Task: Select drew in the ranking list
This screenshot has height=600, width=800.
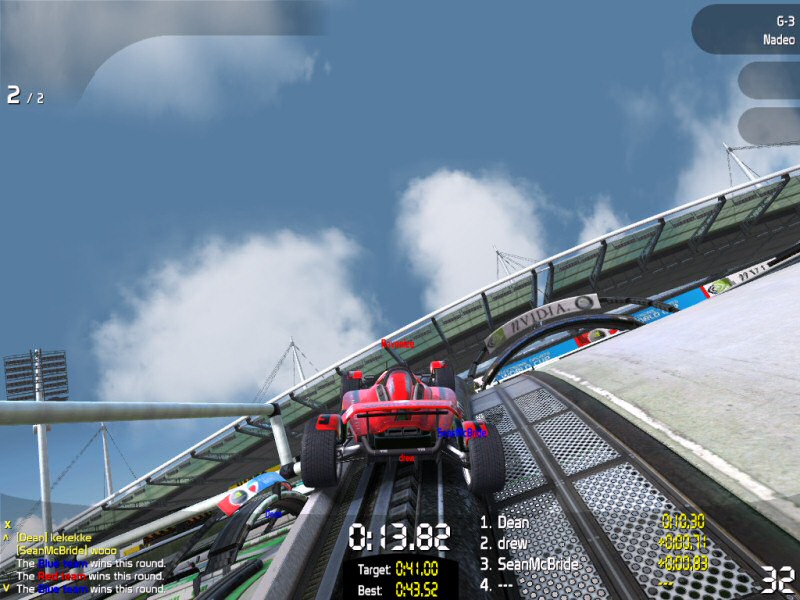Action: click(x=514, y=543)
